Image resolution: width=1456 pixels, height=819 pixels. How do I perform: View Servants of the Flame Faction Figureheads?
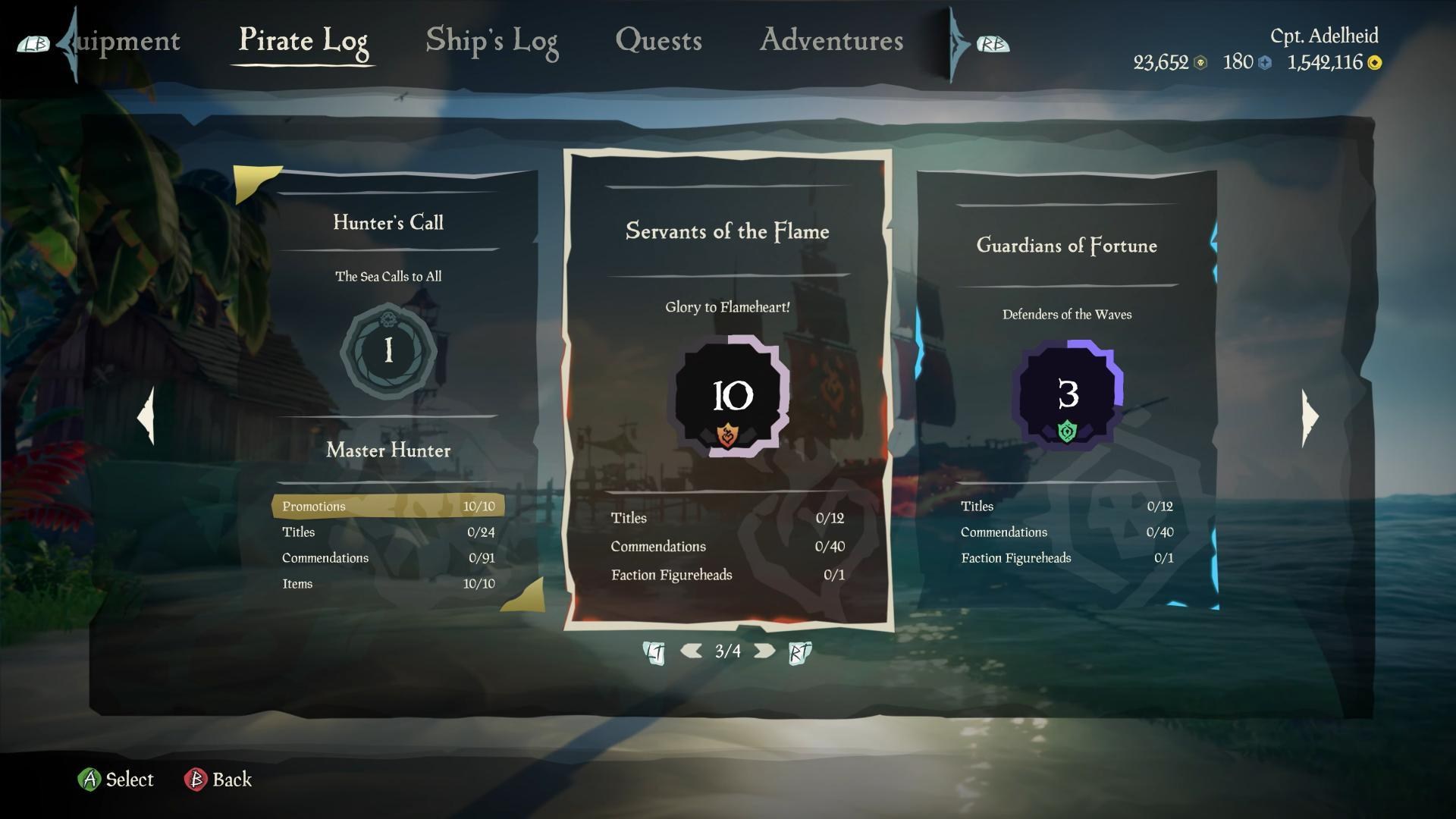click(727, 575)
